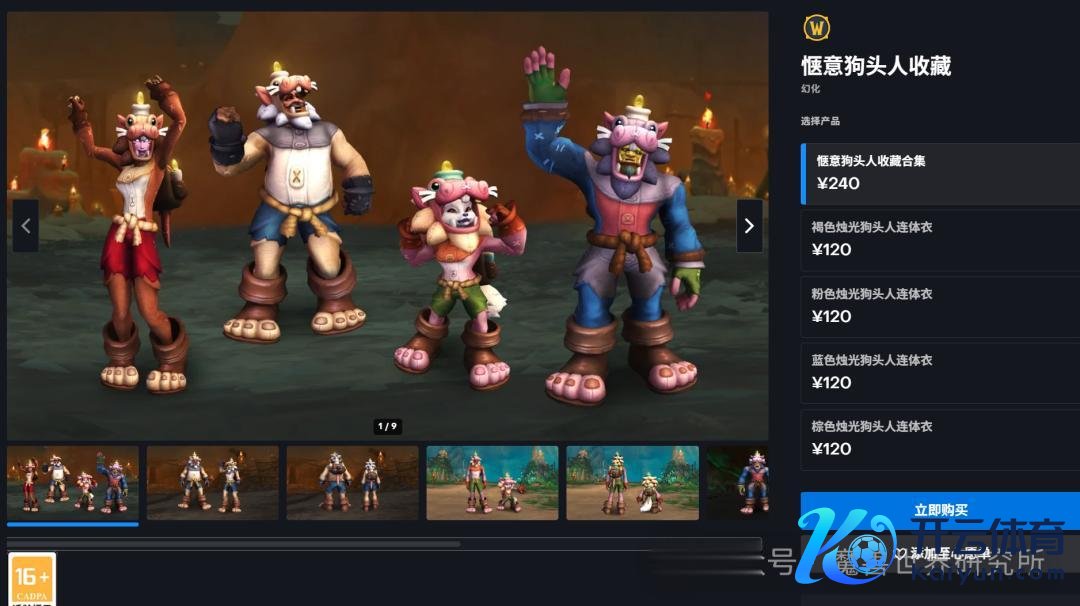Open the beach thumbnail with the pink kobold
This screenshot has width=1080, height=606.
coord(492,483)
